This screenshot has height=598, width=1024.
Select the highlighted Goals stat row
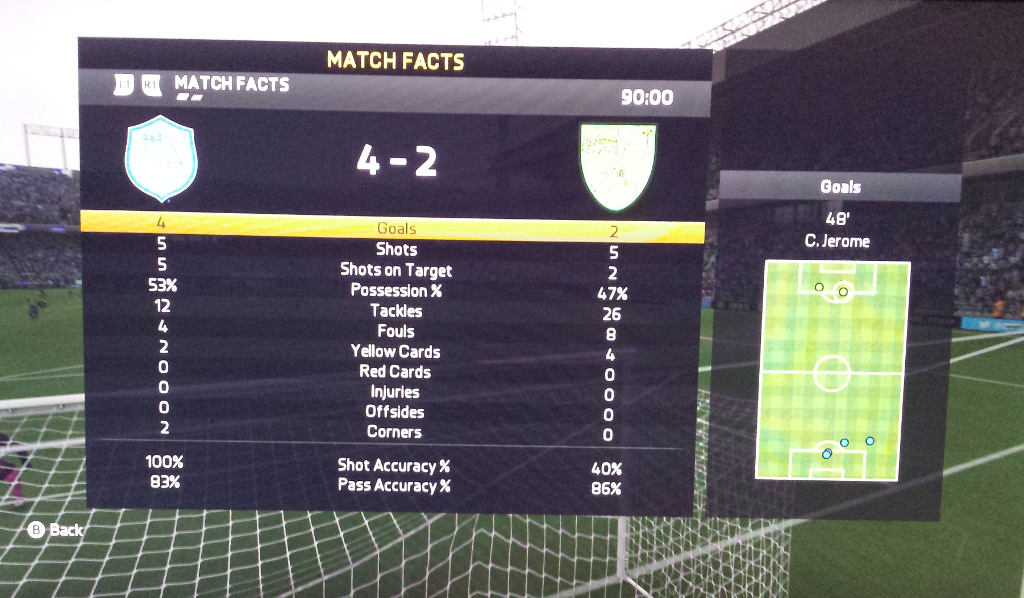pyautogui.click(x=396, y=228)
